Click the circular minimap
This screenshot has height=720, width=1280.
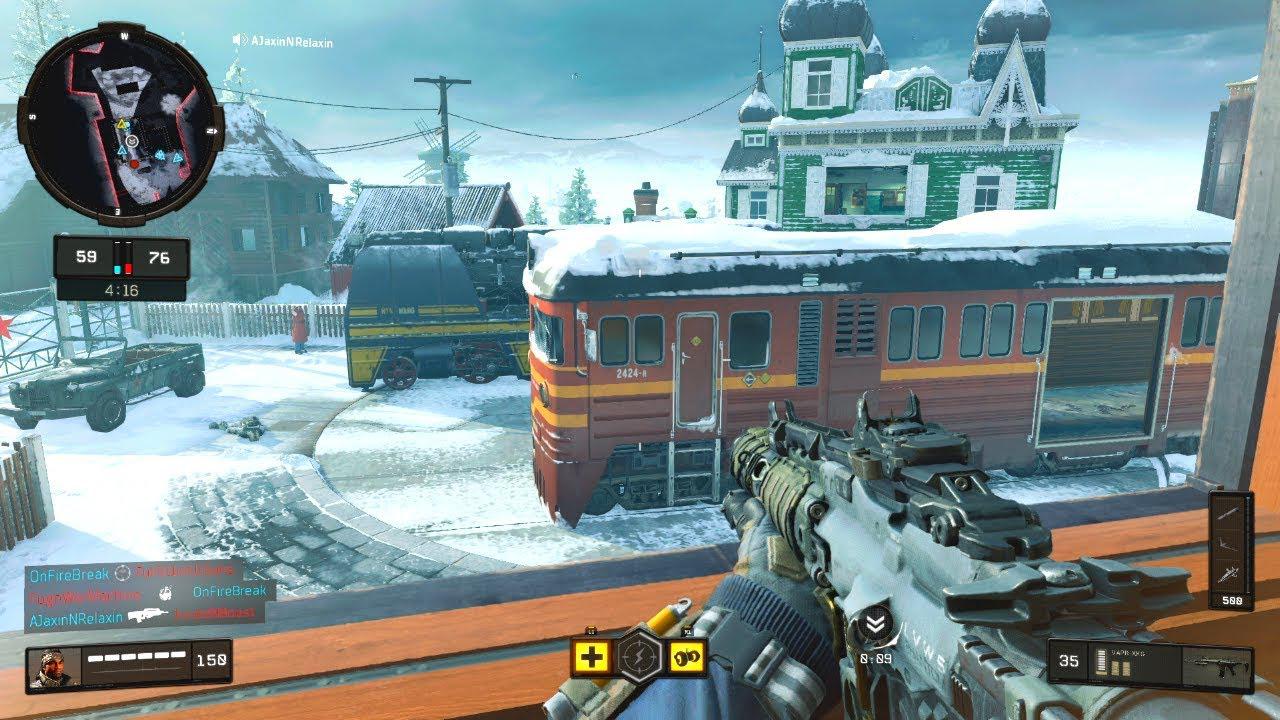point(121,125)
